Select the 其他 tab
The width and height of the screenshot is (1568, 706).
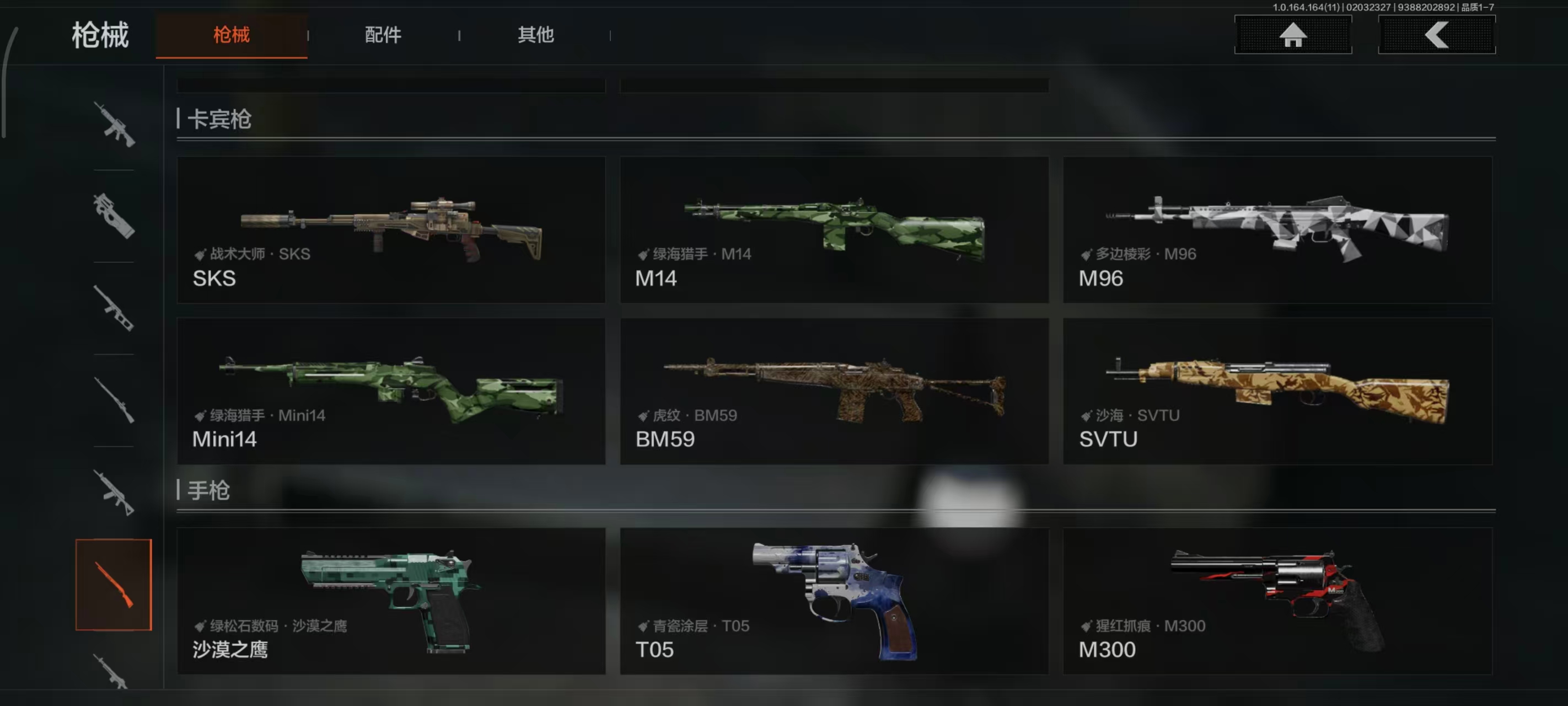[x=536, y=35]
